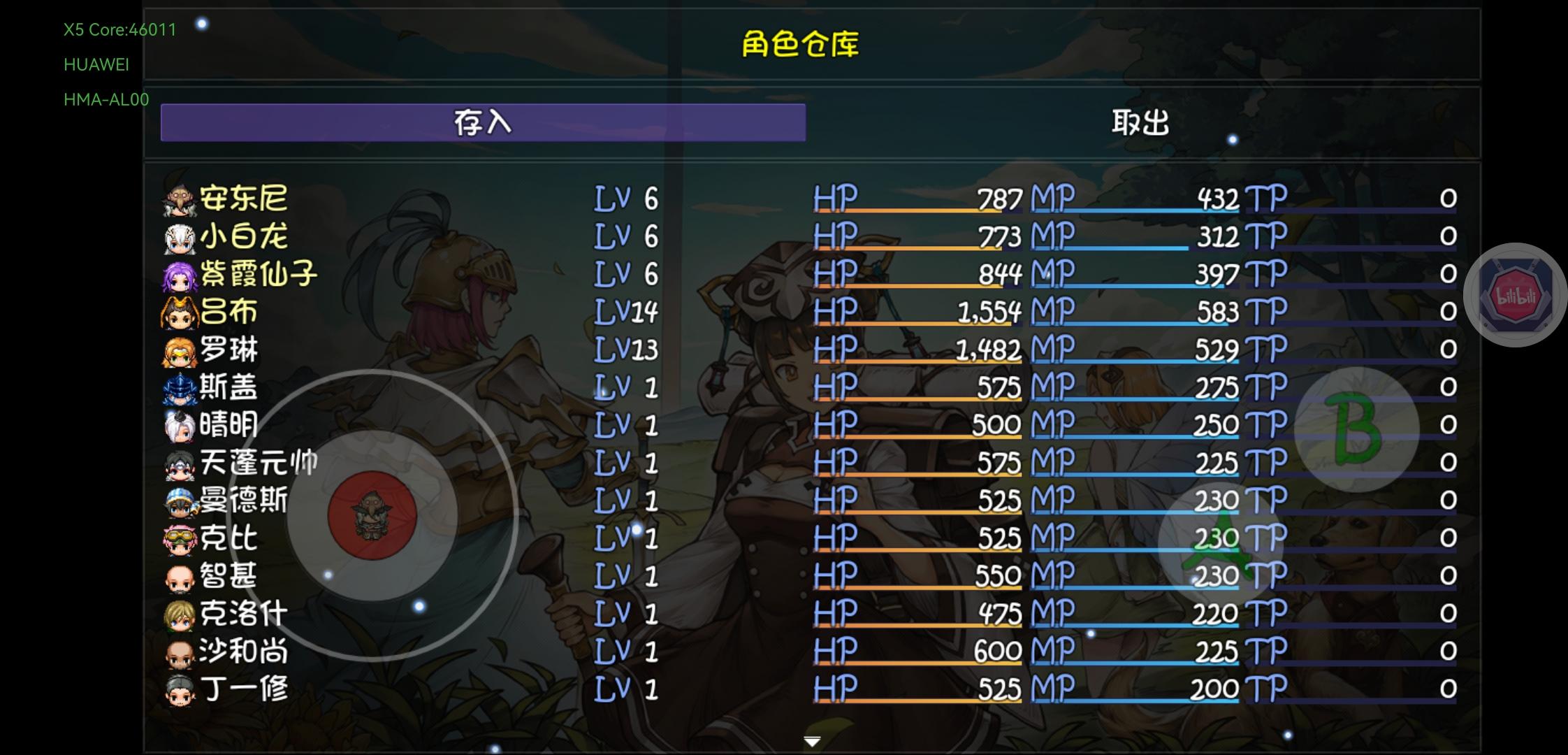The image size is (1568, 755).
Task: Click 吕布's character avatar
Action: coord(180,312)
